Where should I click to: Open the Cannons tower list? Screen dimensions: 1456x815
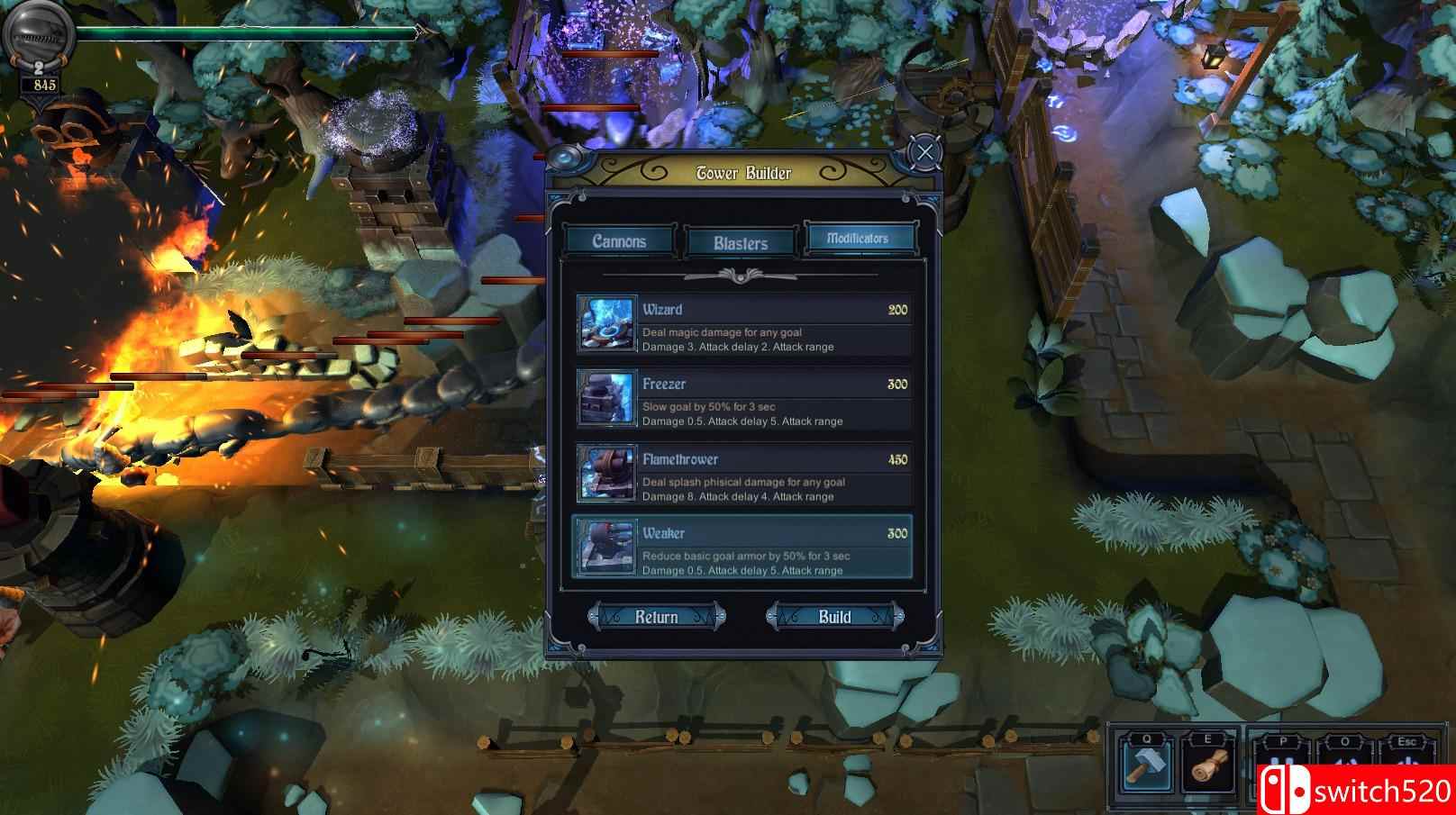pos(618,241)
